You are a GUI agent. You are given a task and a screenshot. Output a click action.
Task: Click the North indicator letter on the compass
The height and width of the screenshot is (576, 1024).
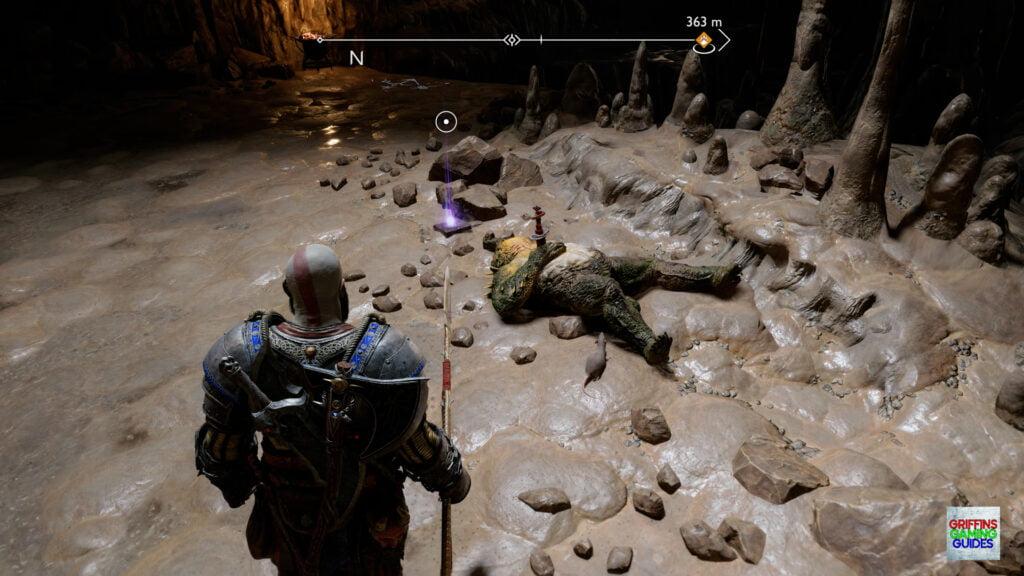click(x=356, y=58)
